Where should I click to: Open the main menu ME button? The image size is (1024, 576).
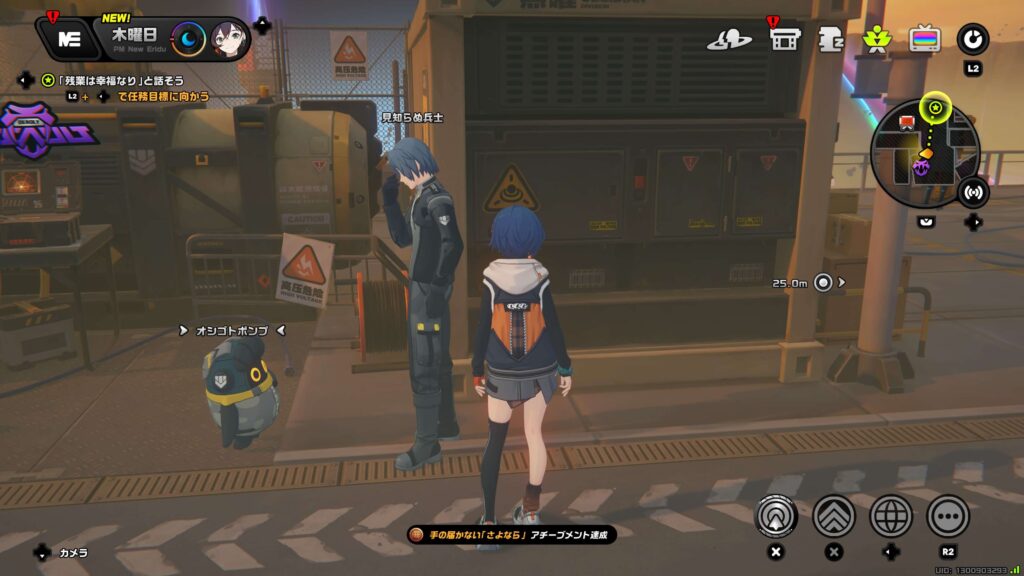[x=69, y=39]
